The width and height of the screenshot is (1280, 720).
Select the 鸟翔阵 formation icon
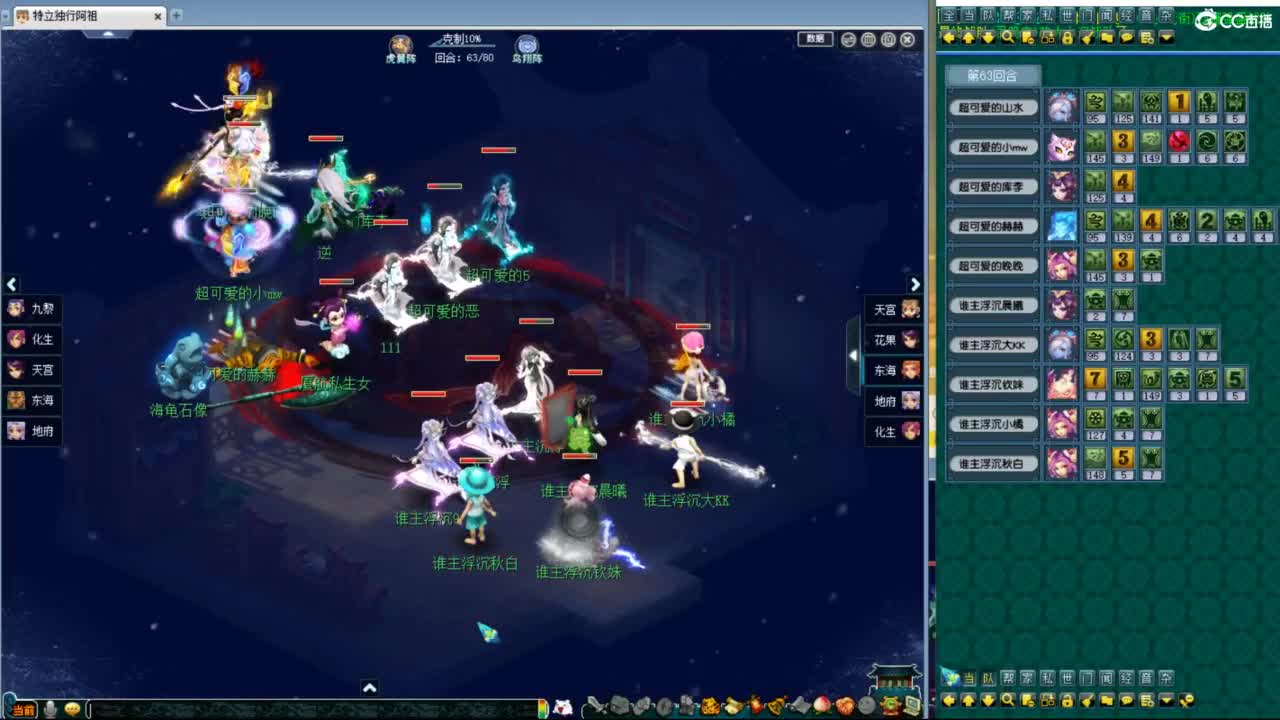527,45
